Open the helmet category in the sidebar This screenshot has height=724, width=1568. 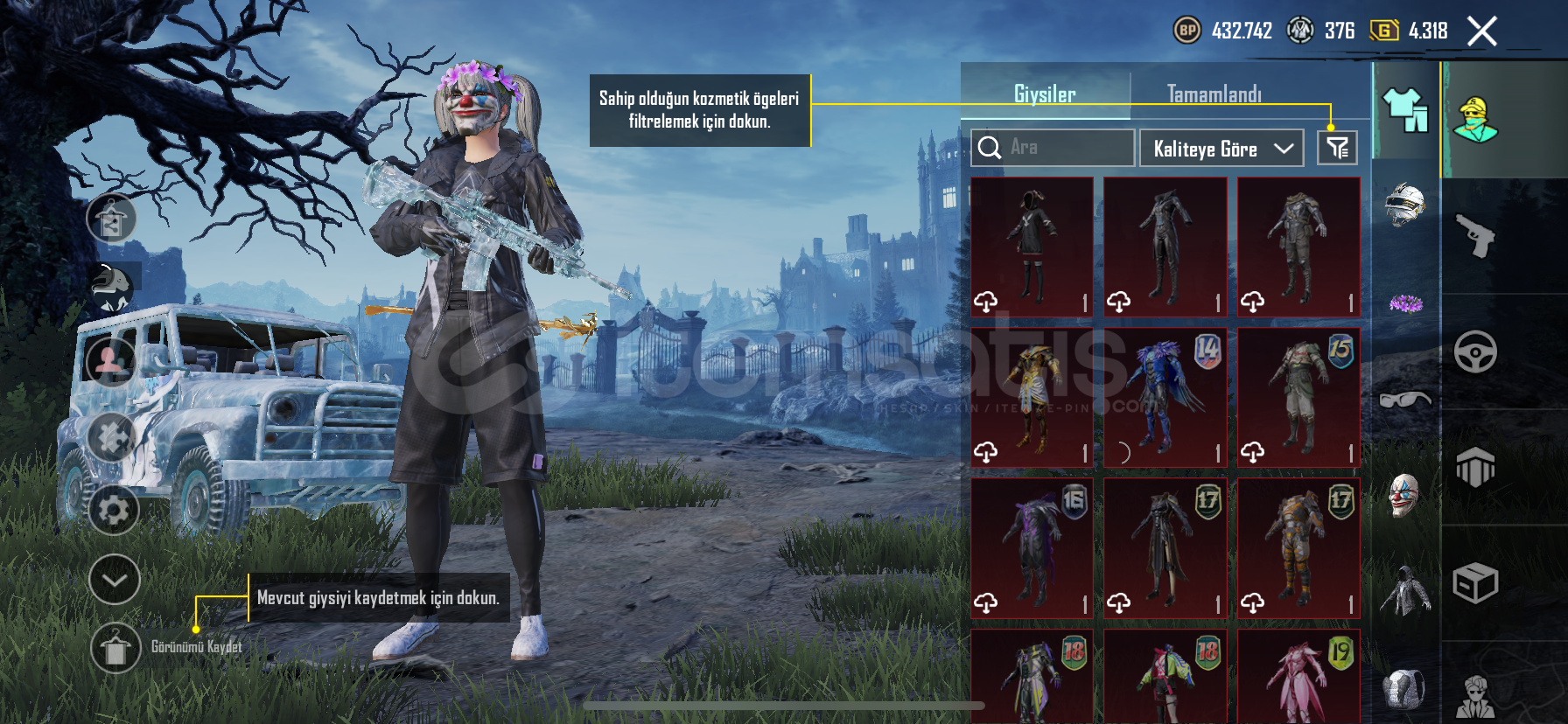1406,205
